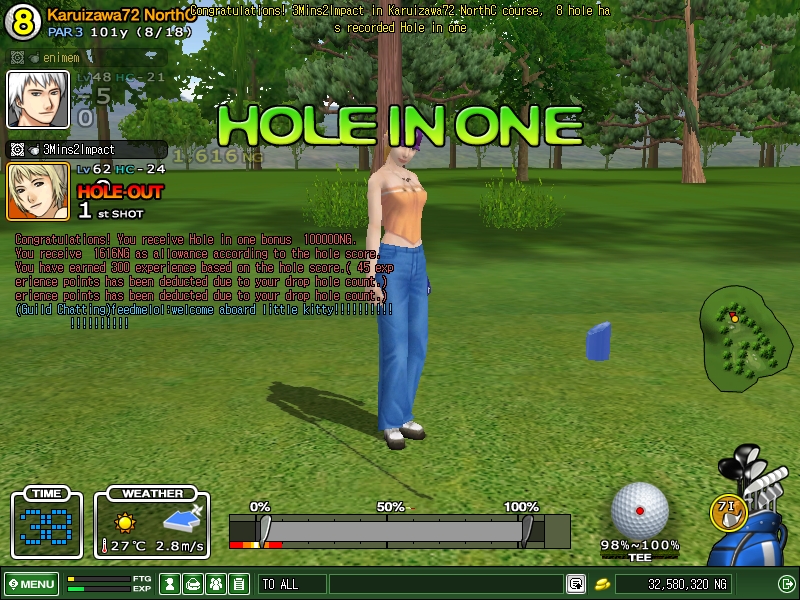Open the MENU button

pyautogui.click(x=31, y=584)
